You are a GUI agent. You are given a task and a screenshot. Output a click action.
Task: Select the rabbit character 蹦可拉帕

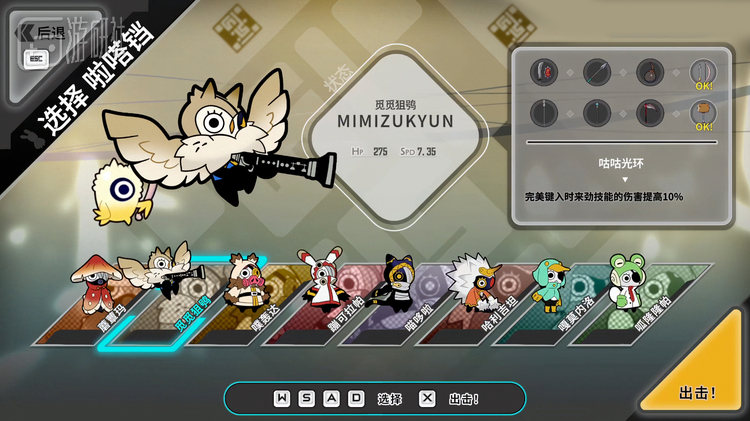322,300
